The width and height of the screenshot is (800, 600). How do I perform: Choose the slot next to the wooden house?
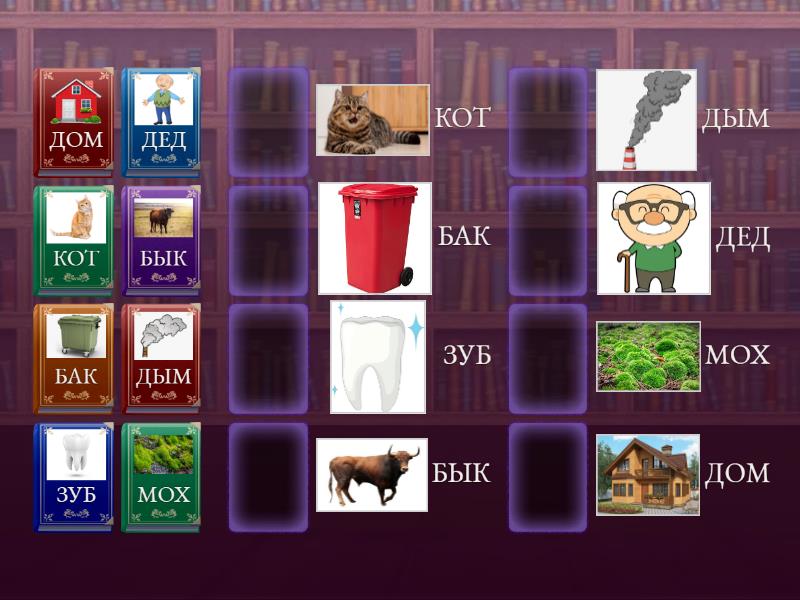point(548,476)
